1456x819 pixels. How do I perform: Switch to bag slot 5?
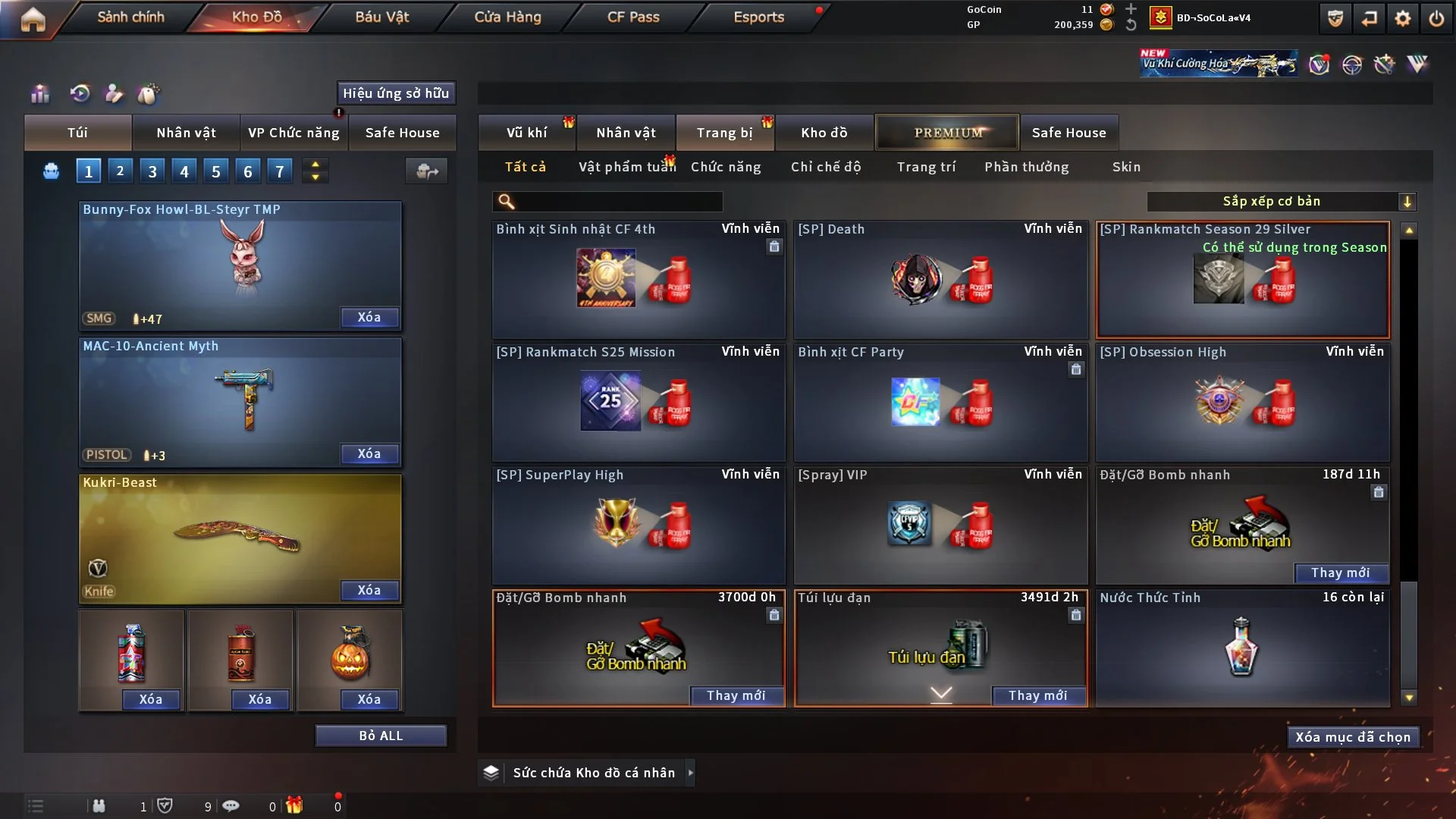point(215,171)
